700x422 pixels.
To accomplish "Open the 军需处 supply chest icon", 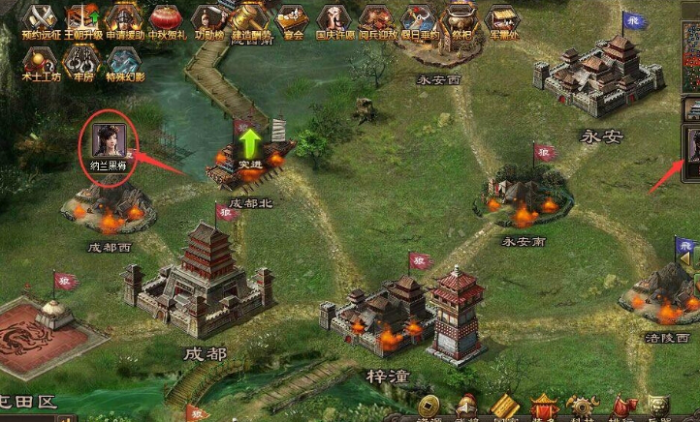I will (501, 17).
